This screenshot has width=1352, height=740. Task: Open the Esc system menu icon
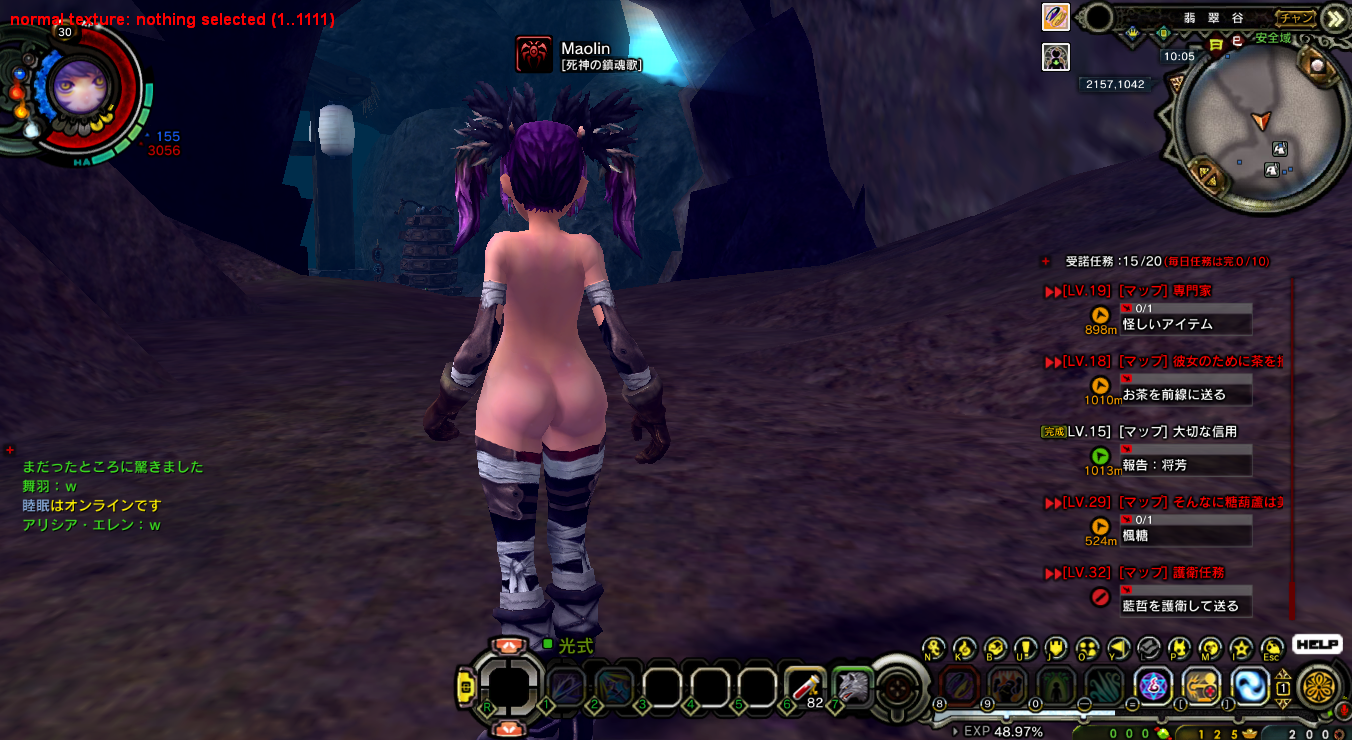(x=1272, y=649)
